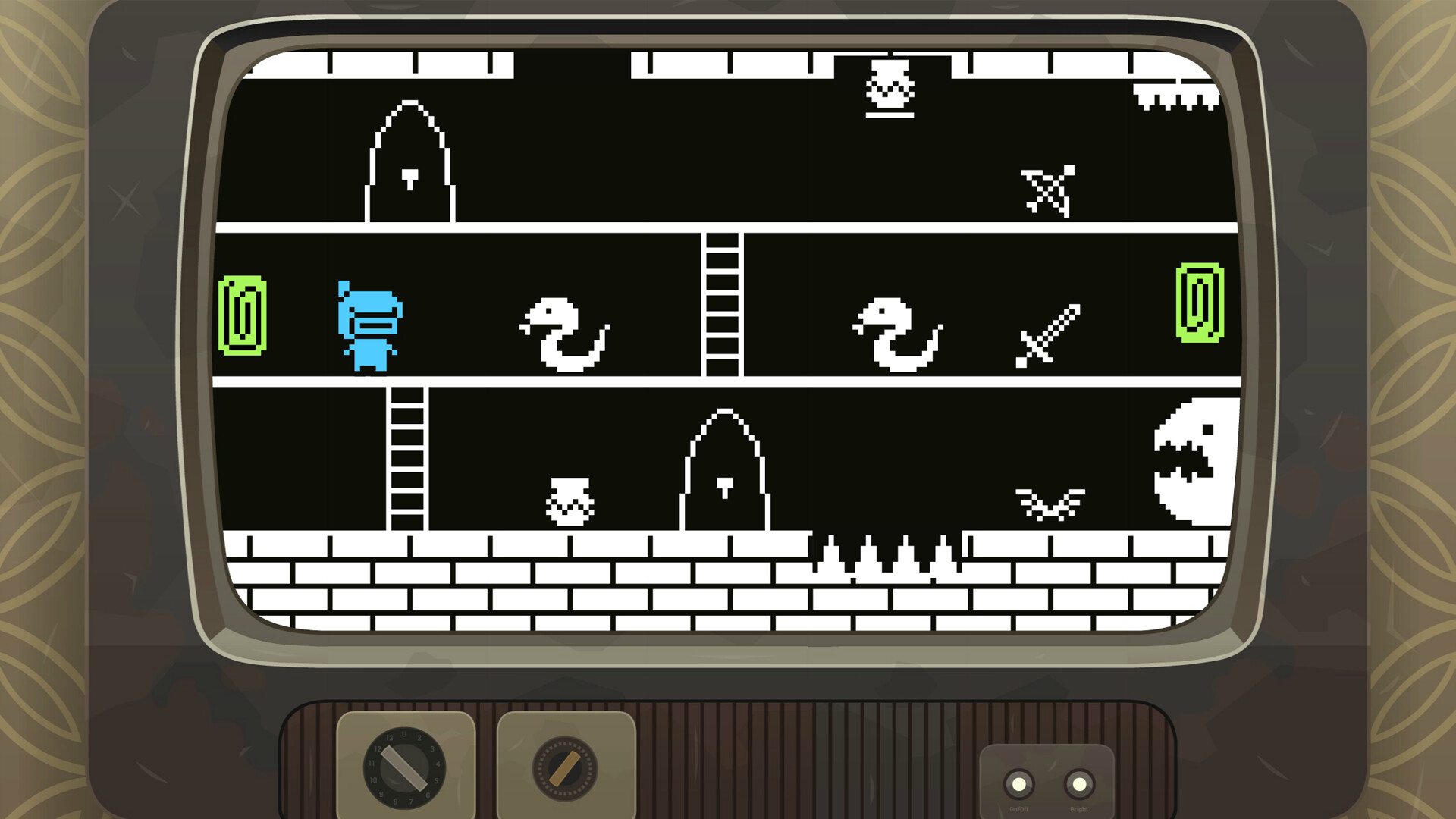The width and height of the screenshot is (1456, 819).
Task: Click the small orange-marked tuning knob
Action: tap(565, 769)
